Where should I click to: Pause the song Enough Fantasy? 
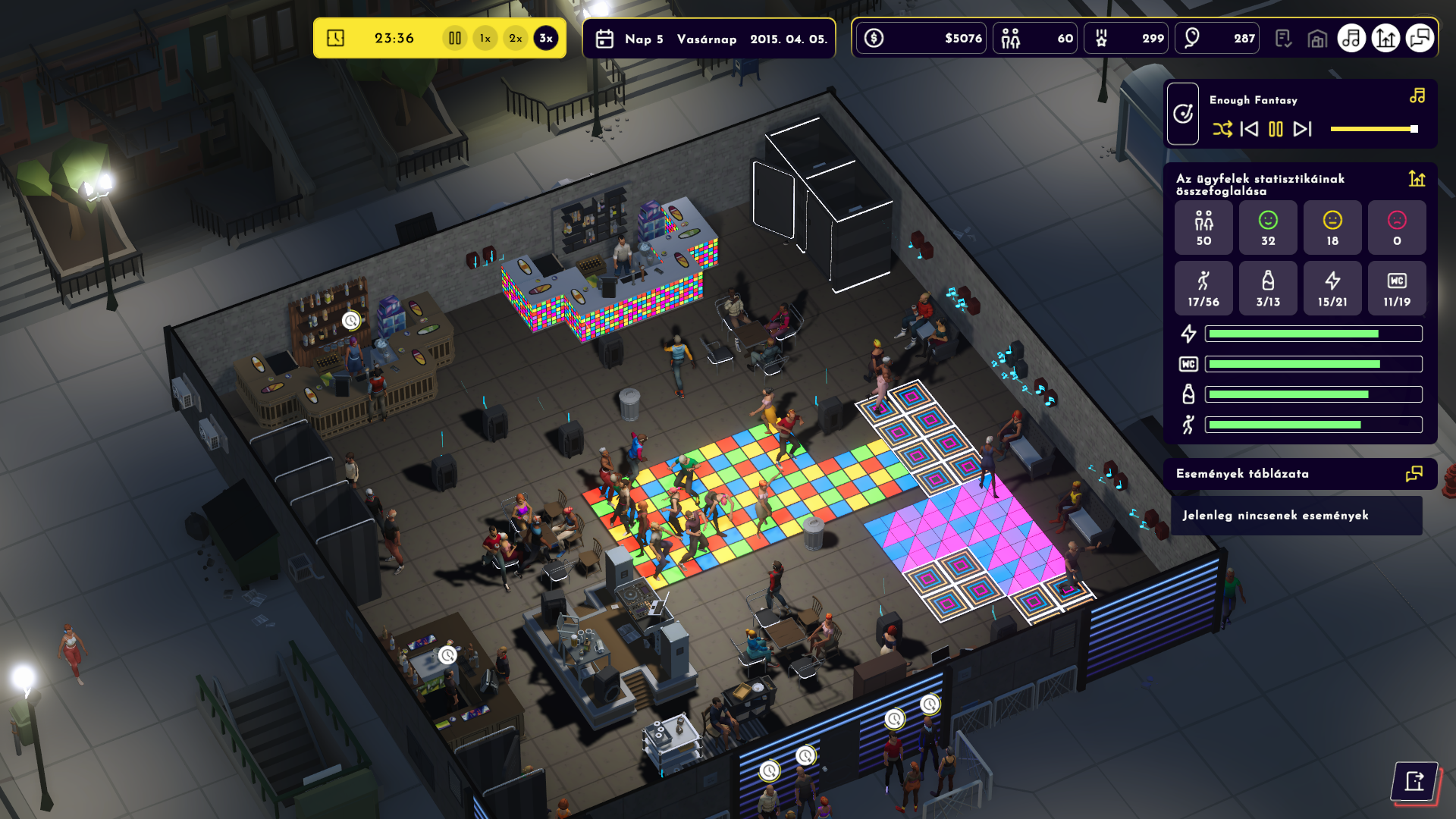pyautogui.click(x=1276, y=129)
